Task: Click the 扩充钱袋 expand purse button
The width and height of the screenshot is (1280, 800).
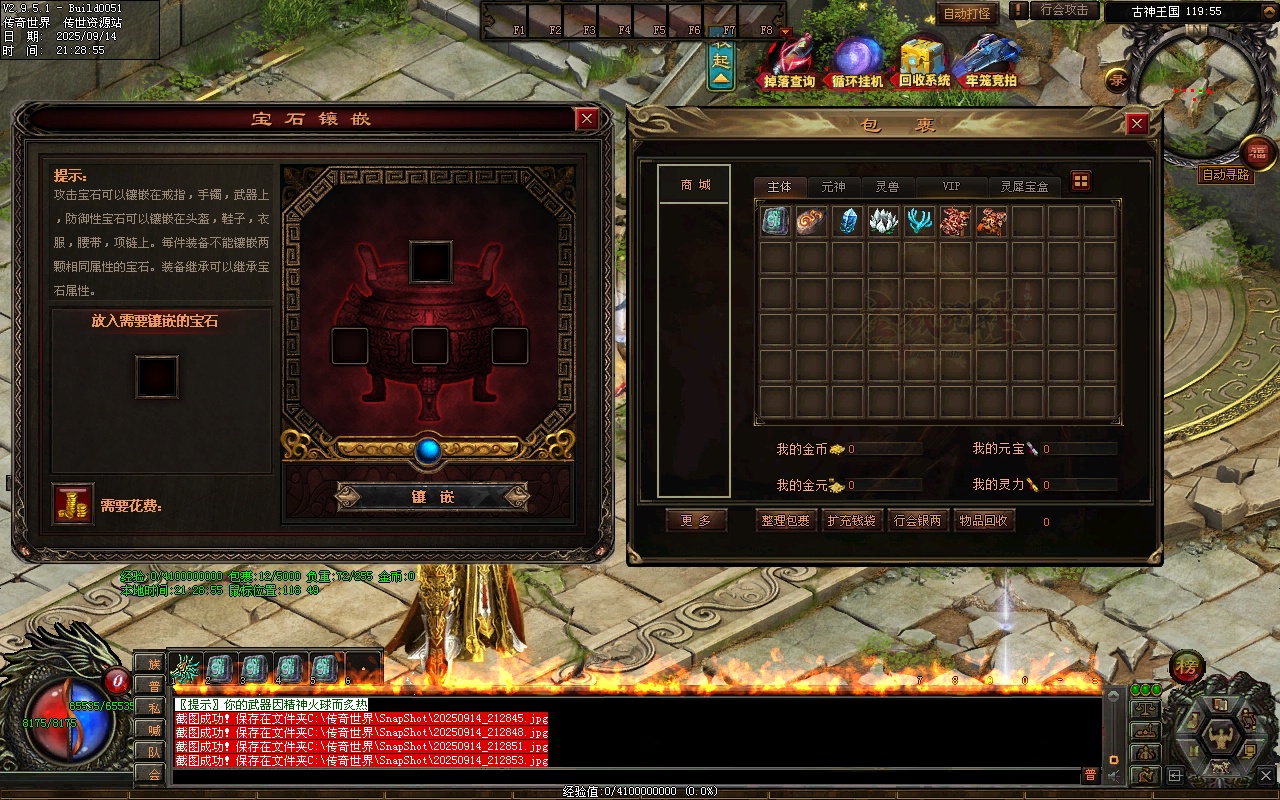Action: point(851,521)
